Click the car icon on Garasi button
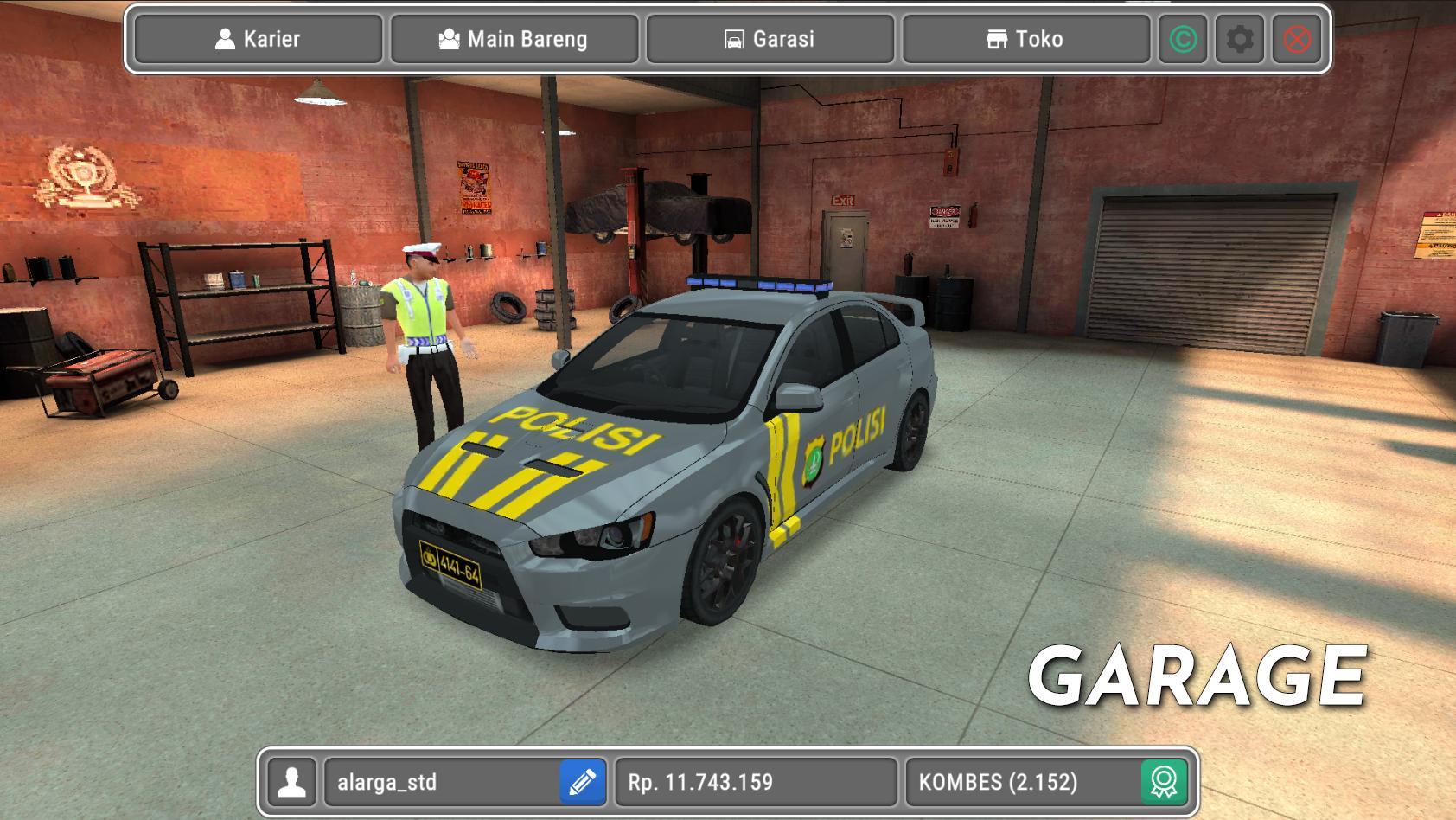The height and width of the screenshot is (820, 1456). click(x=734, y=39)
